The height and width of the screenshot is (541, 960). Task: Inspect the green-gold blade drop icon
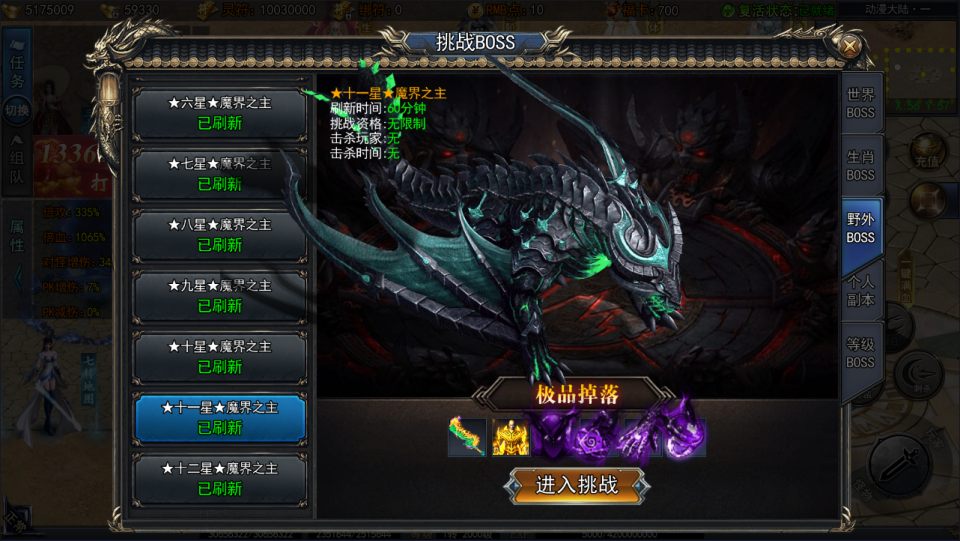pyautogui.click(x=467, y=437)
